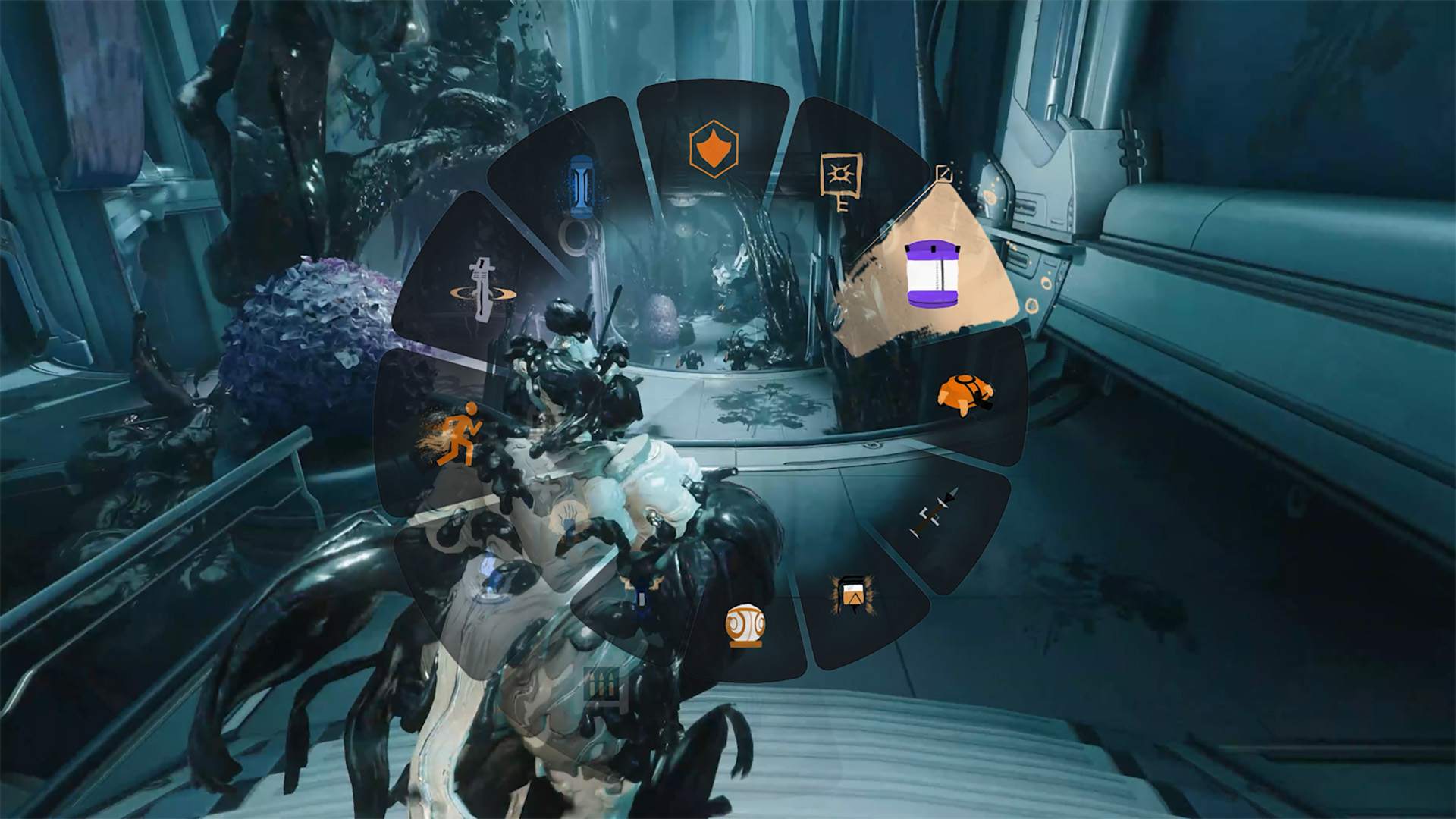This screenshot has width=1456, height=819.
Task: Select the orange shield emblem gear slot
Action: 713,149
